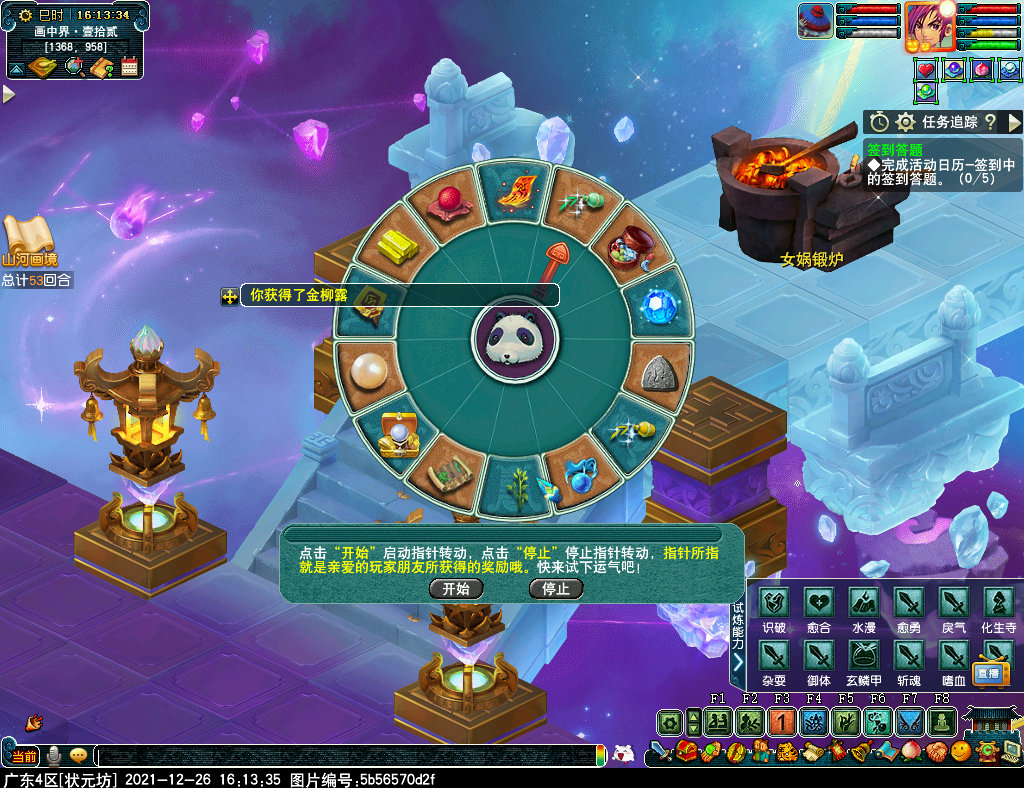Screen dimensions: 1024x788
Task: Select the red heart buff icon
Action: click(x=925, y=70)
